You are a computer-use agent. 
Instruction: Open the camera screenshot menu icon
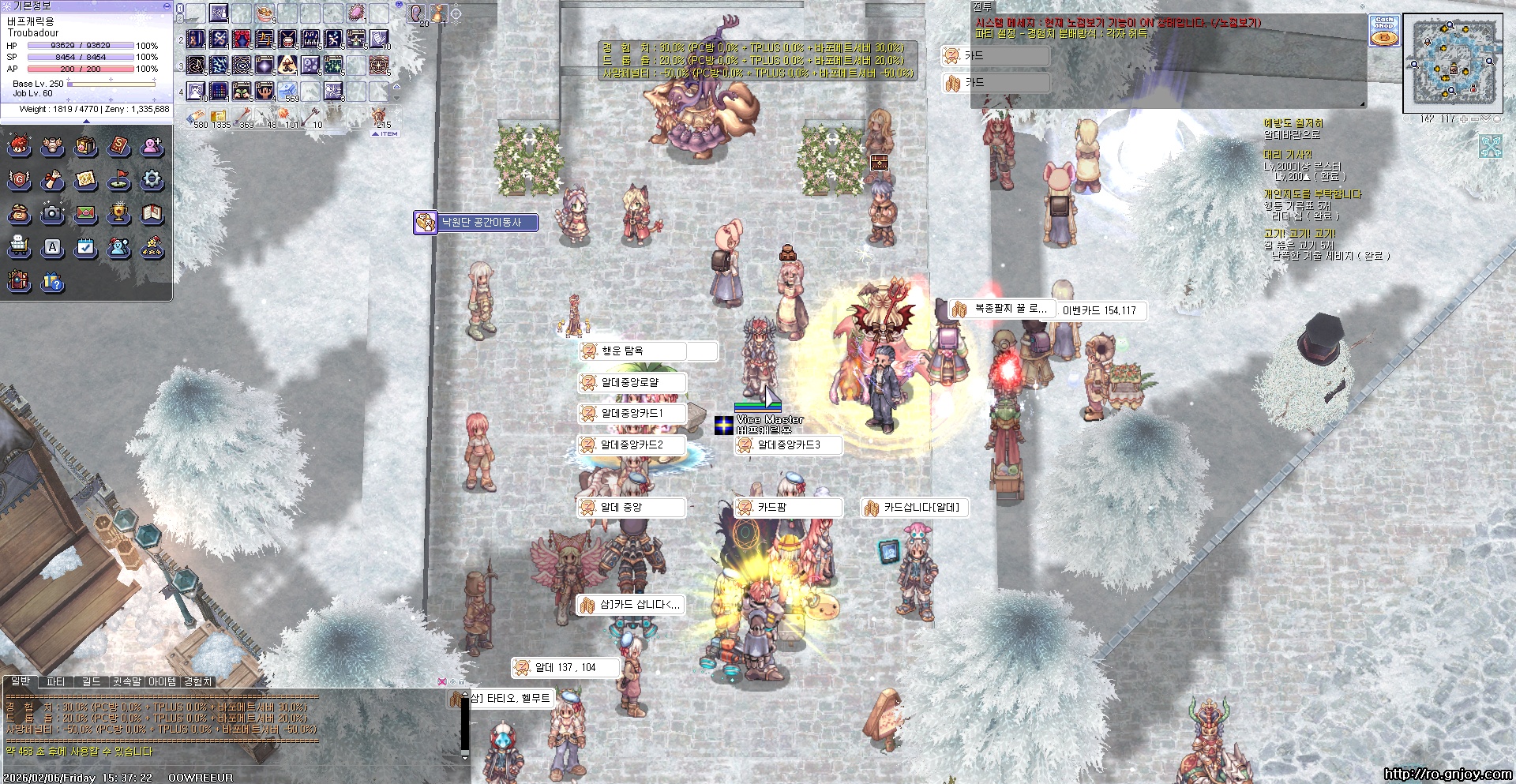(x=52, y=213)
